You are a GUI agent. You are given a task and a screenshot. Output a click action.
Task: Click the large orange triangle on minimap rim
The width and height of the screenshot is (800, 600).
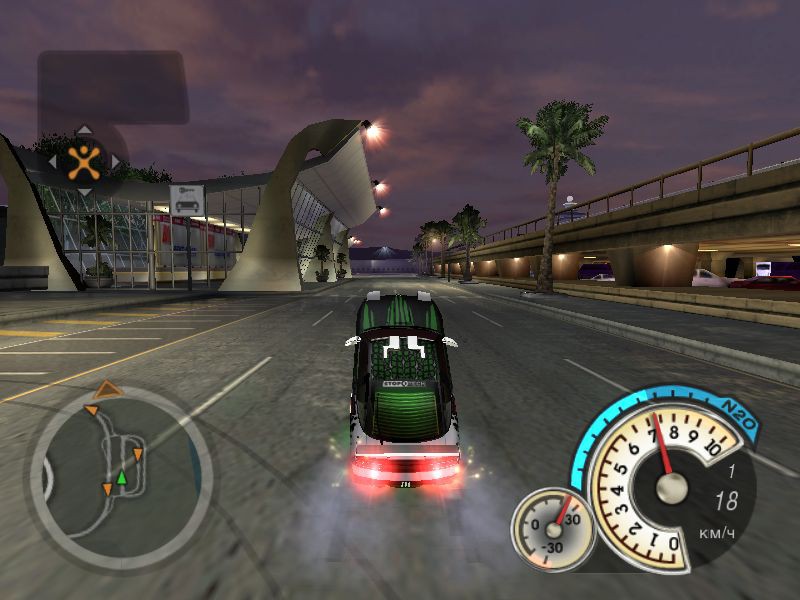point(107,388)
